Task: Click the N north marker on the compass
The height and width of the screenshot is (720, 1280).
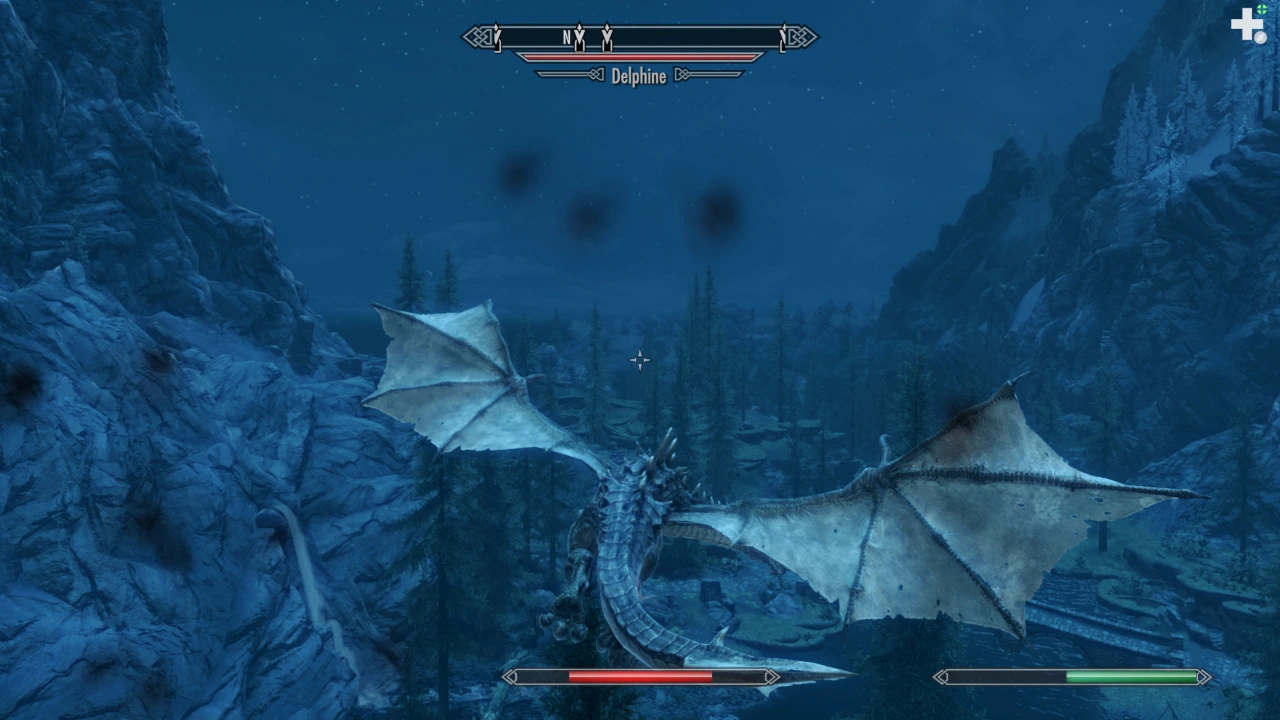Action: (x=566, y=36)
